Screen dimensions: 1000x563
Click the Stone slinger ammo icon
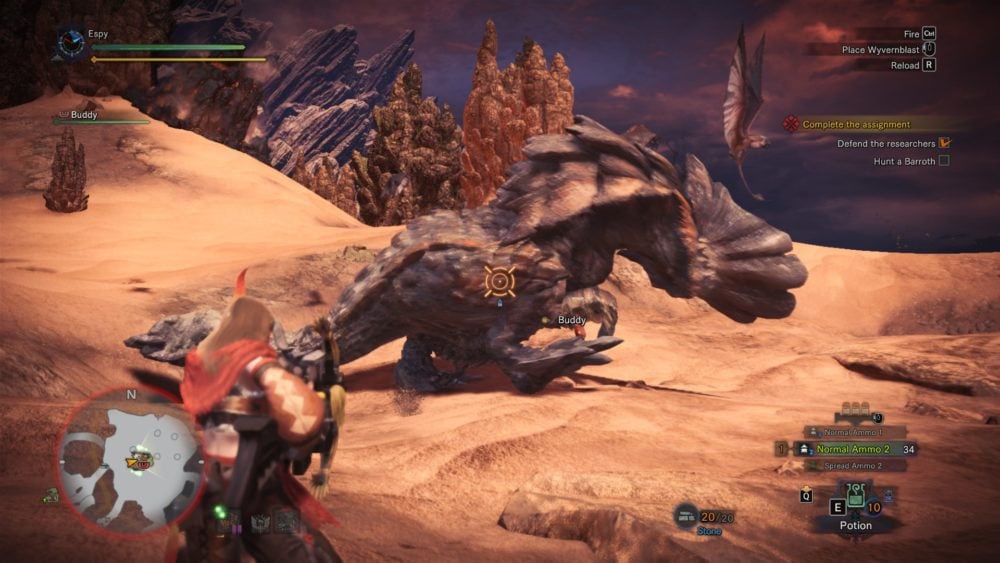pyautogui.click(x=687, y=515)
